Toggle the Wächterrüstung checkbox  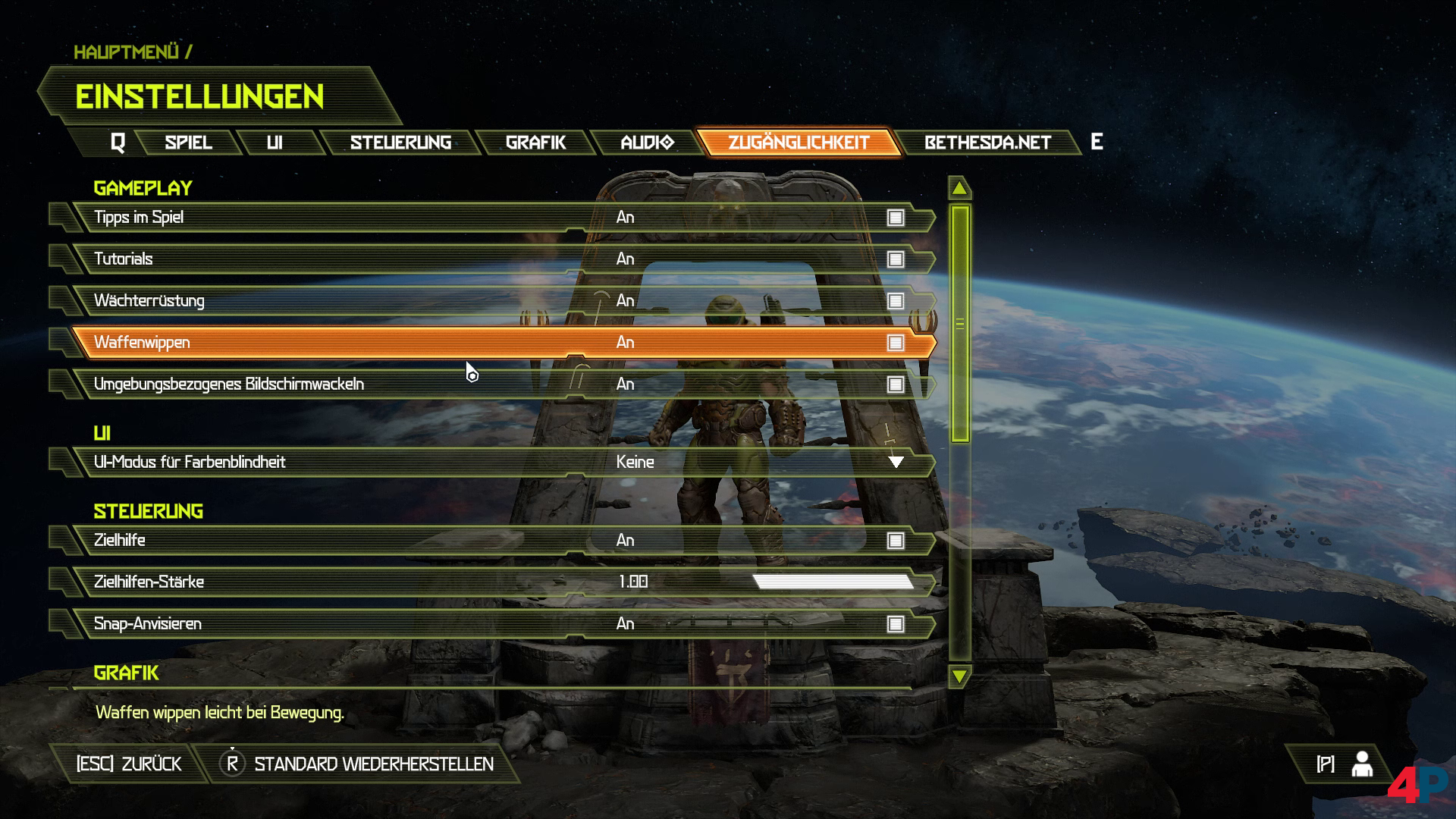(896, 302)
